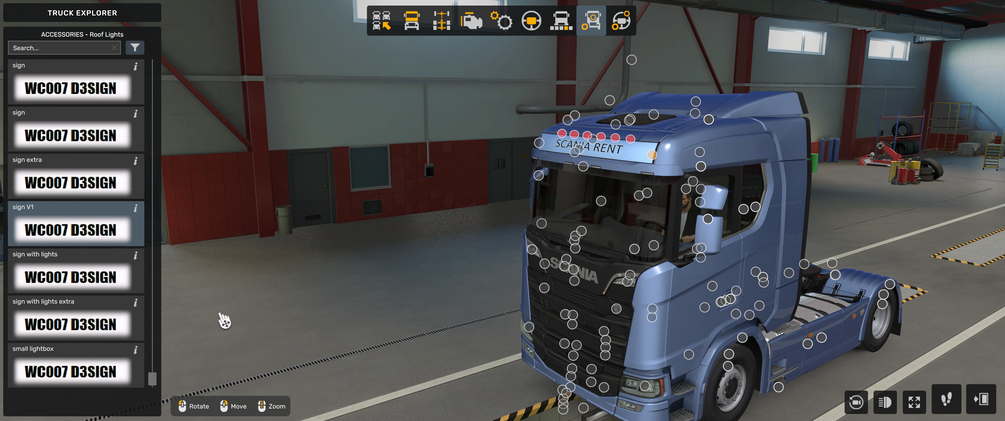
Task: Click the exit door button
Action: click(981, 399)
